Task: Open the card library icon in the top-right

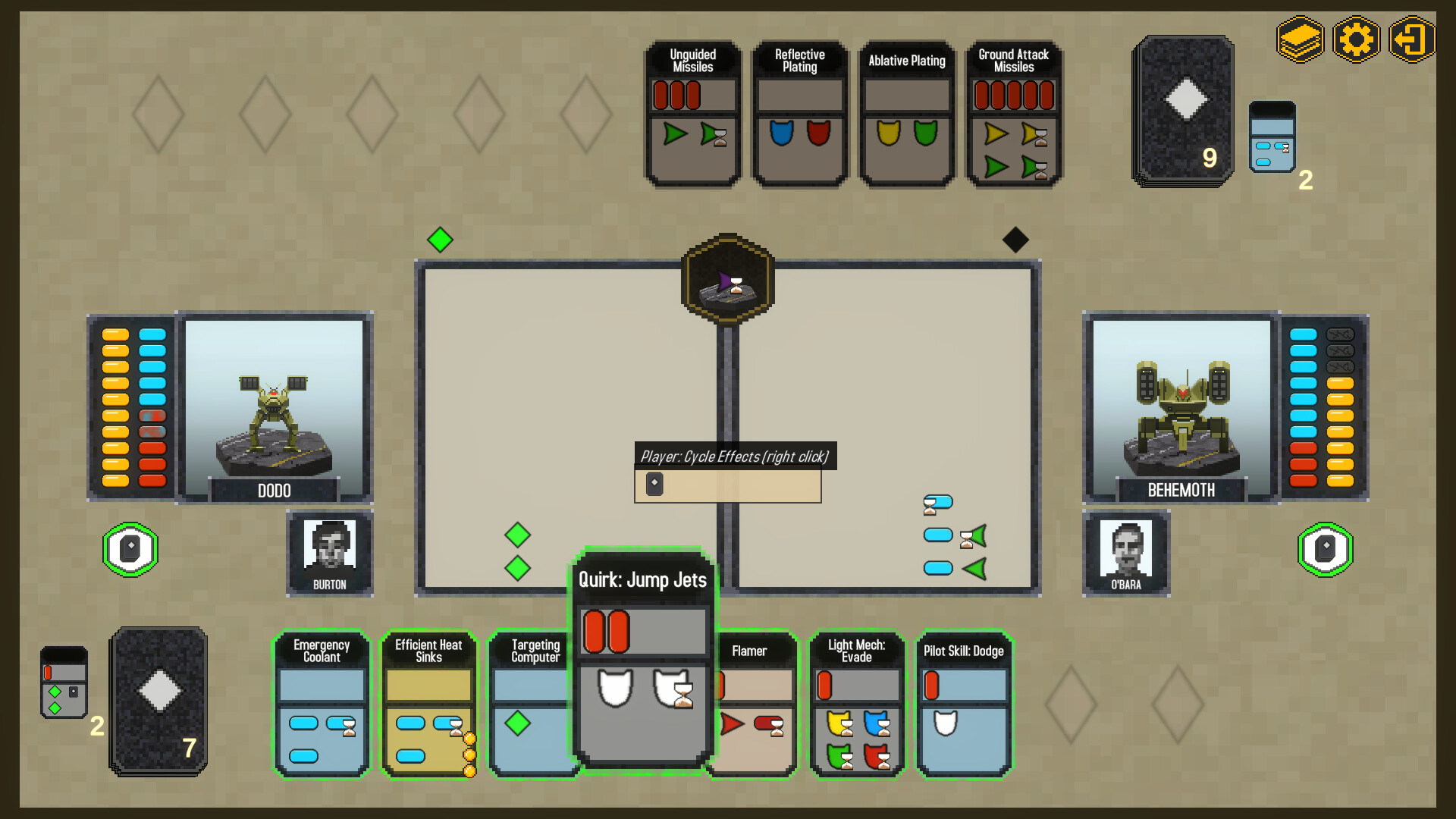Action: [x=1300, y=39]
